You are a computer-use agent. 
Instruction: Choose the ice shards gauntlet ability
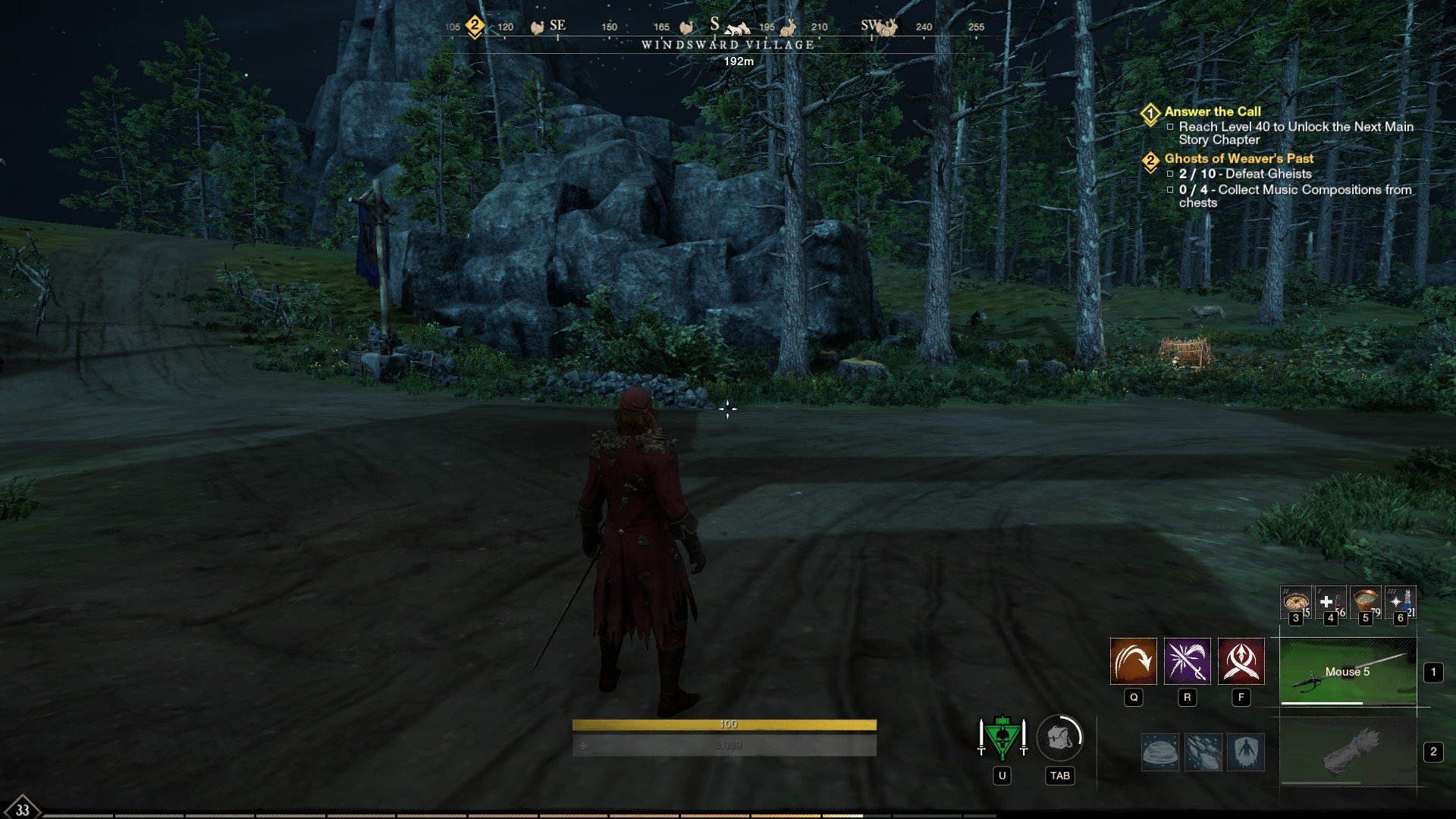(1203, 752)
